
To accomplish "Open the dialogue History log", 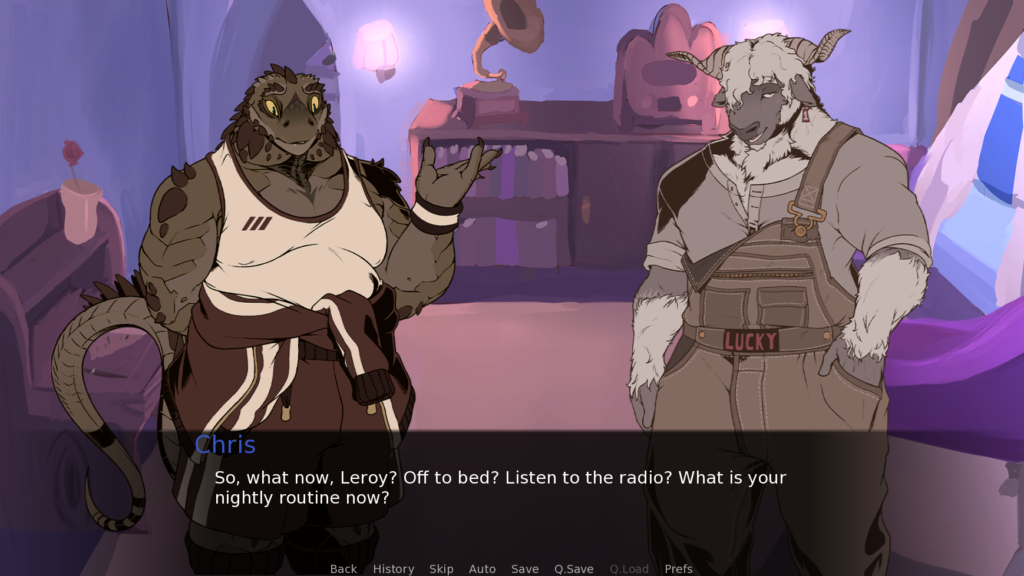I will 393,568.
